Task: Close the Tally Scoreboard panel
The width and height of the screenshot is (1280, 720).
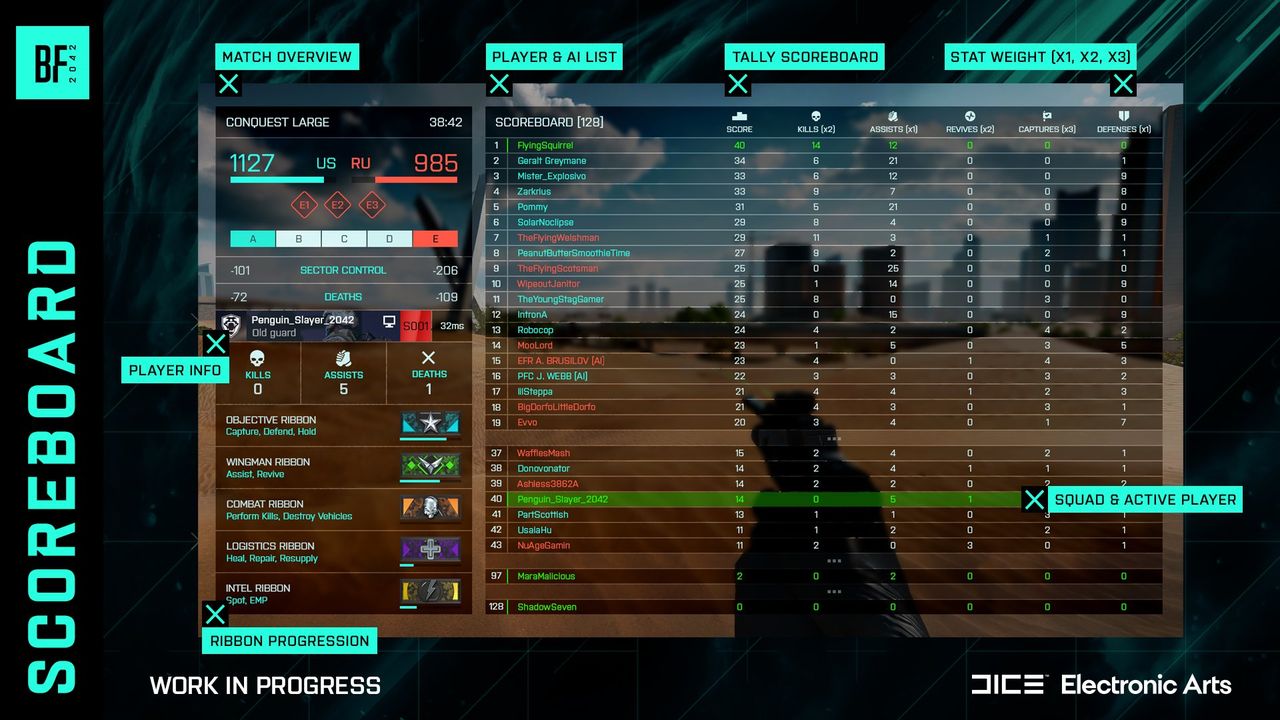Action: pyautogui.click(x=738, y=84)
